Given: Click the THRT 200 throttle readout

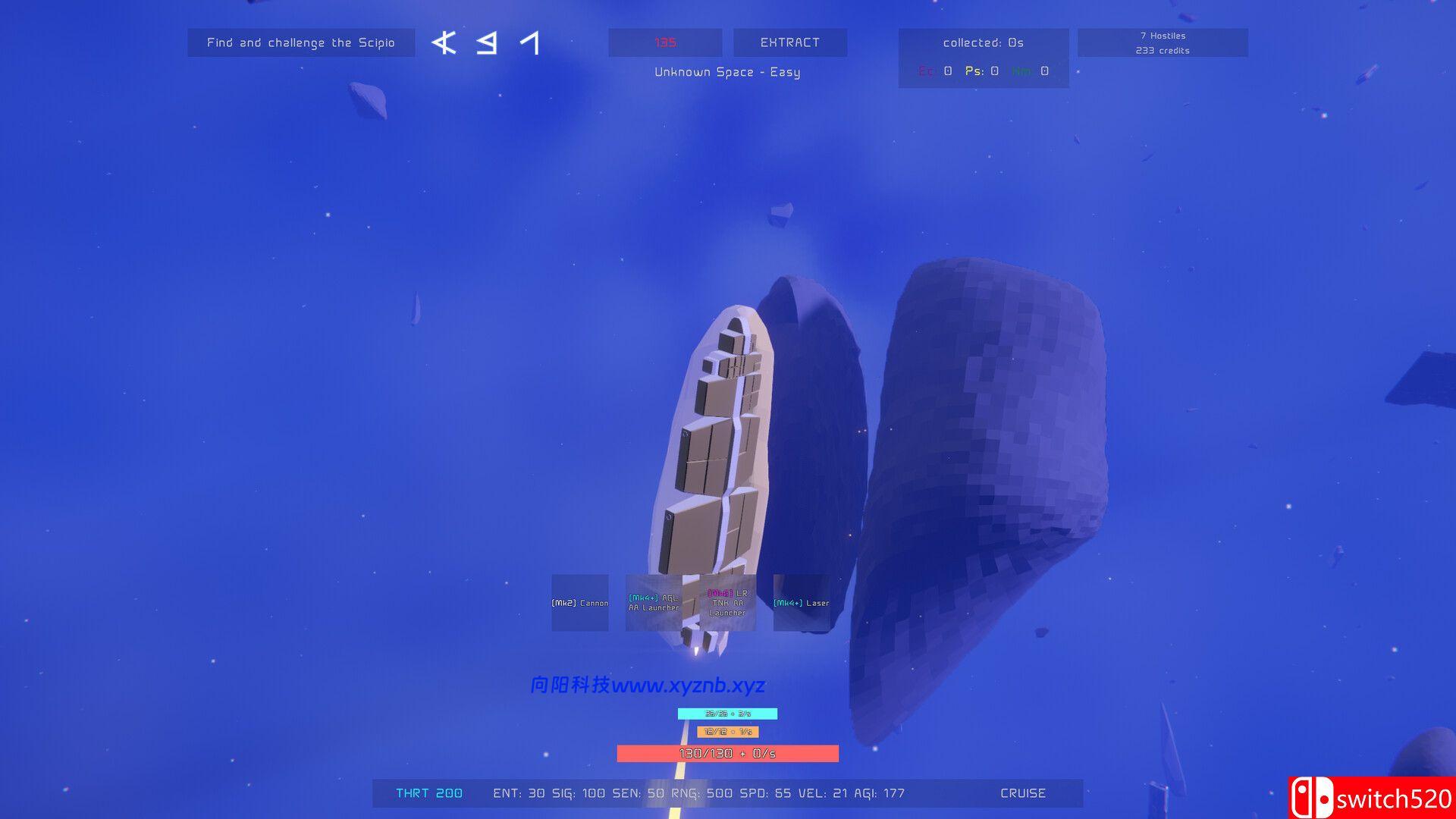Looking at the screenshot, I should pyautogui.click(x=429, y=793).
